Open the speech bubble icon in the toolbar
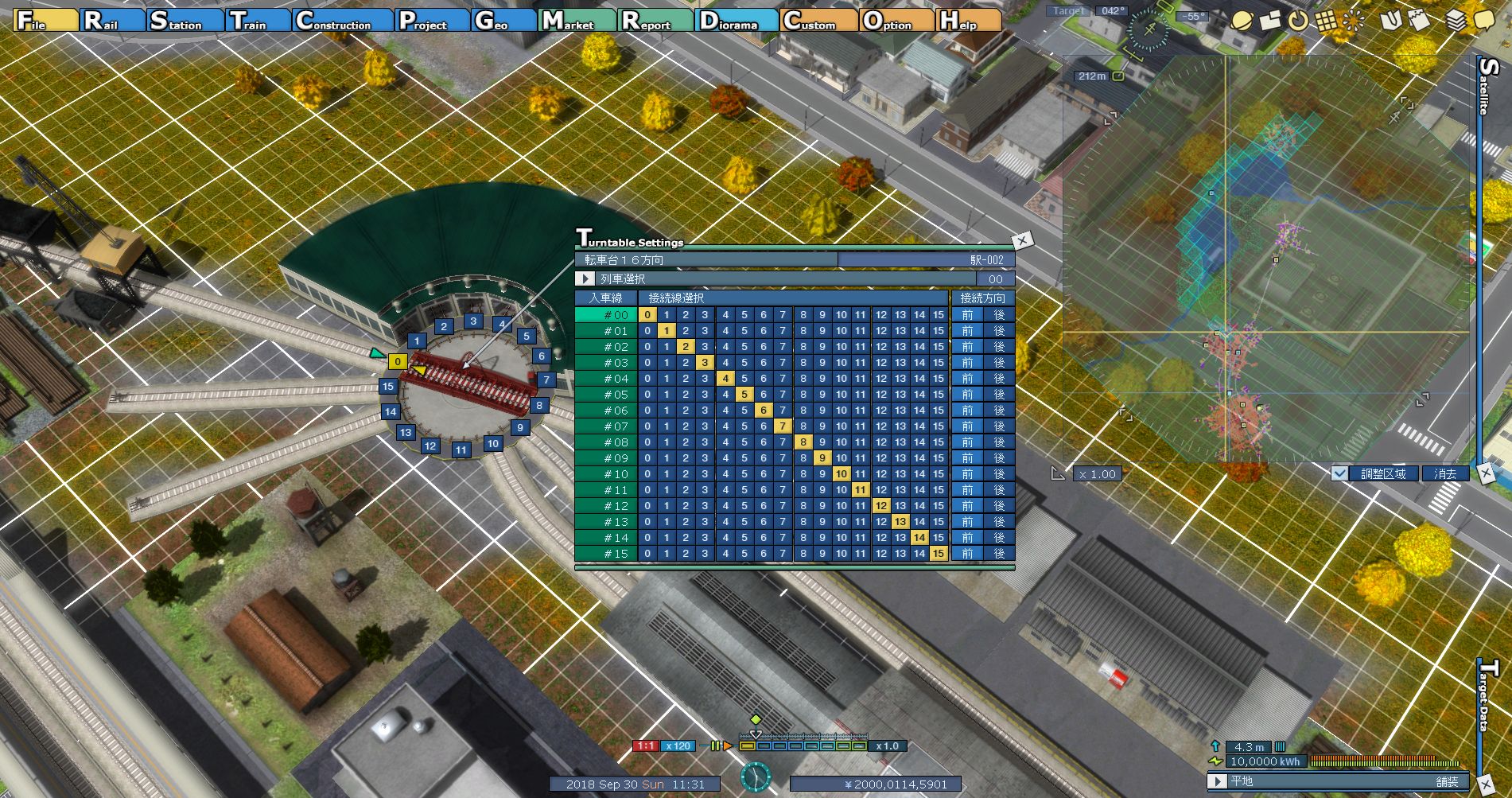Image resolution: width=1512 pixels, height=798 pixels. [x=1484, y=21]
